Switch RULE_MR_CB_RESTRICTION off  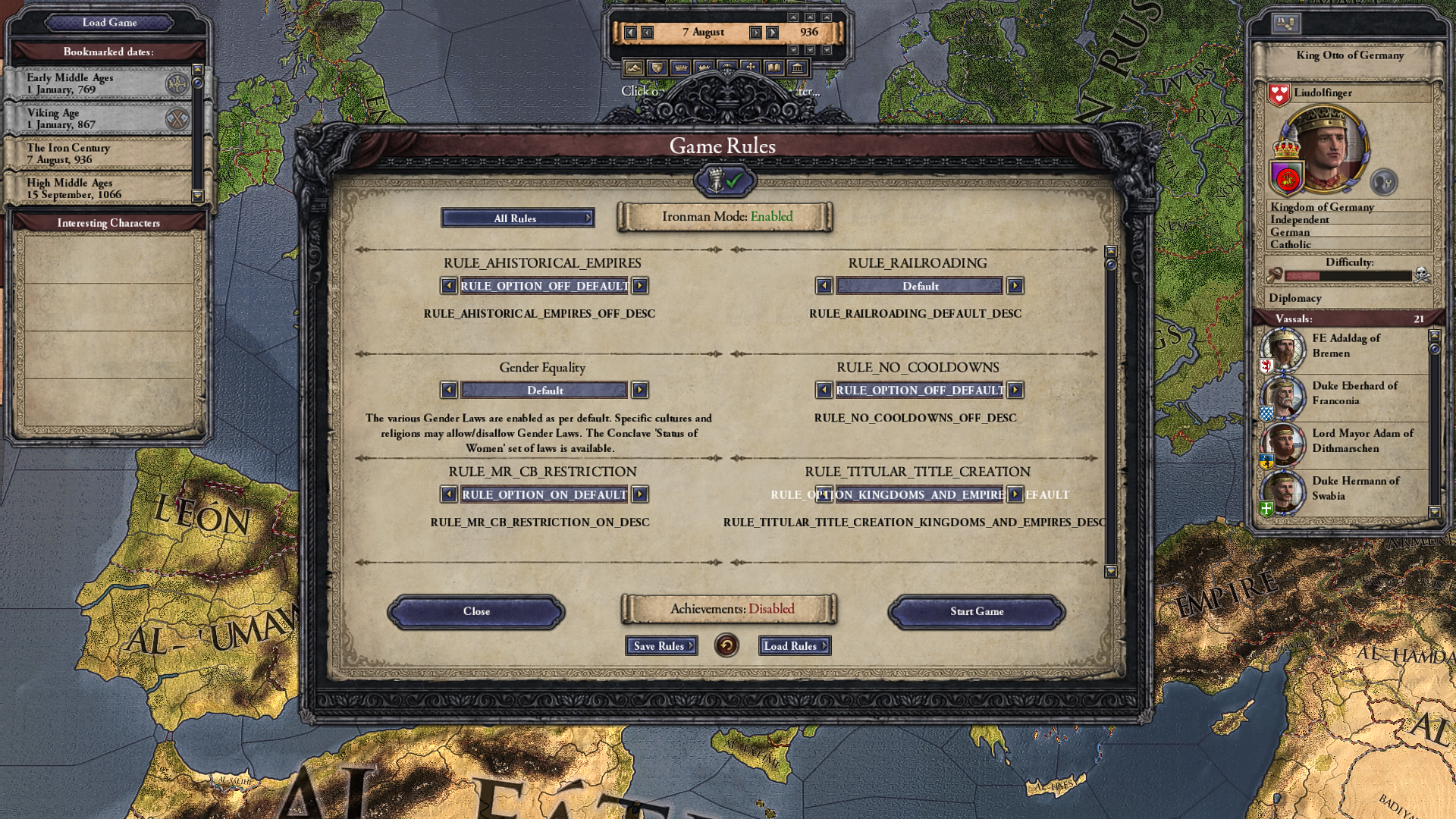coord(641,494)
